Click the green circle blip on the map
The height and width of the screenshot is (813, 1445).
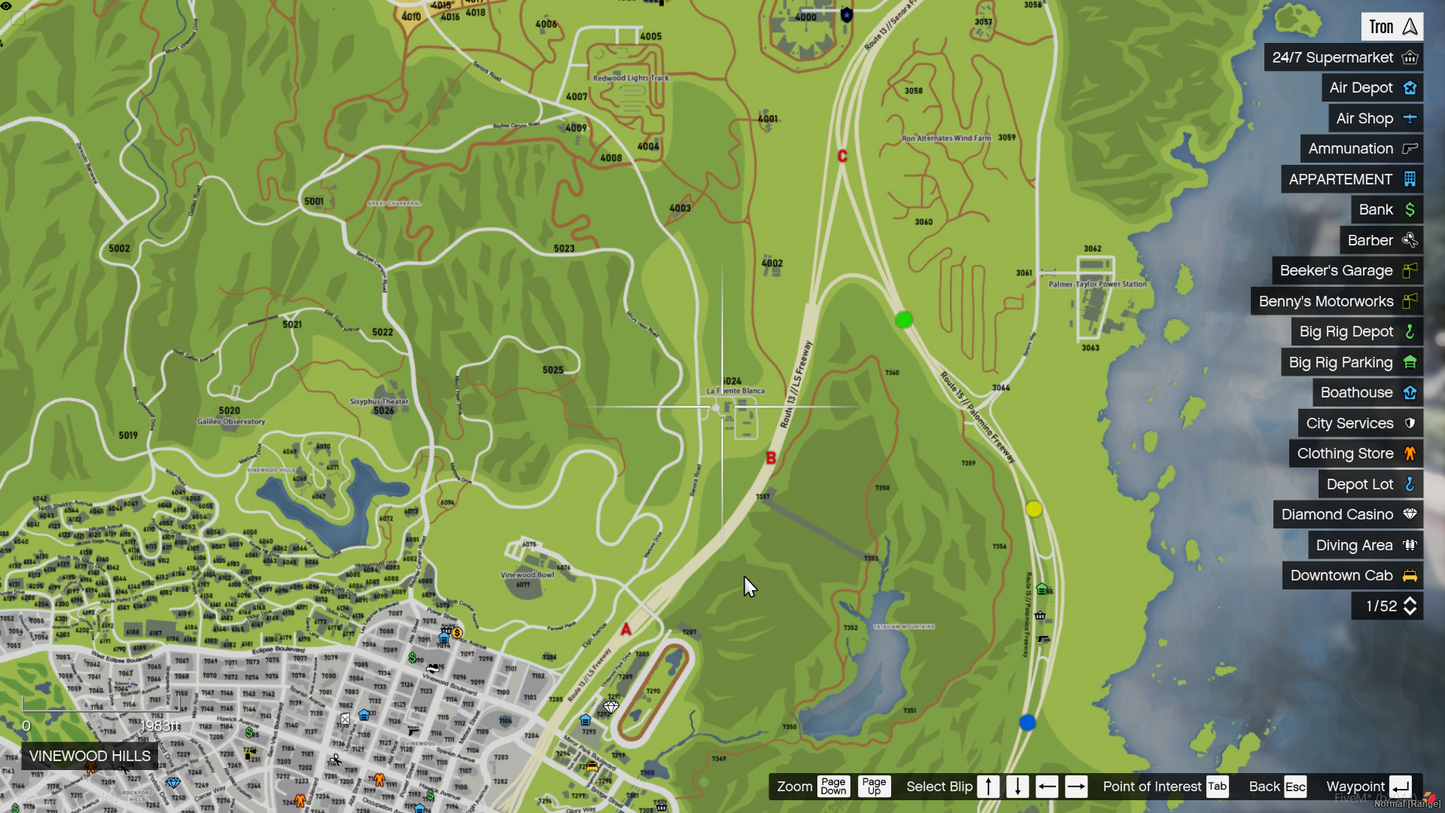pyautogui.click(x=904, y=320)
